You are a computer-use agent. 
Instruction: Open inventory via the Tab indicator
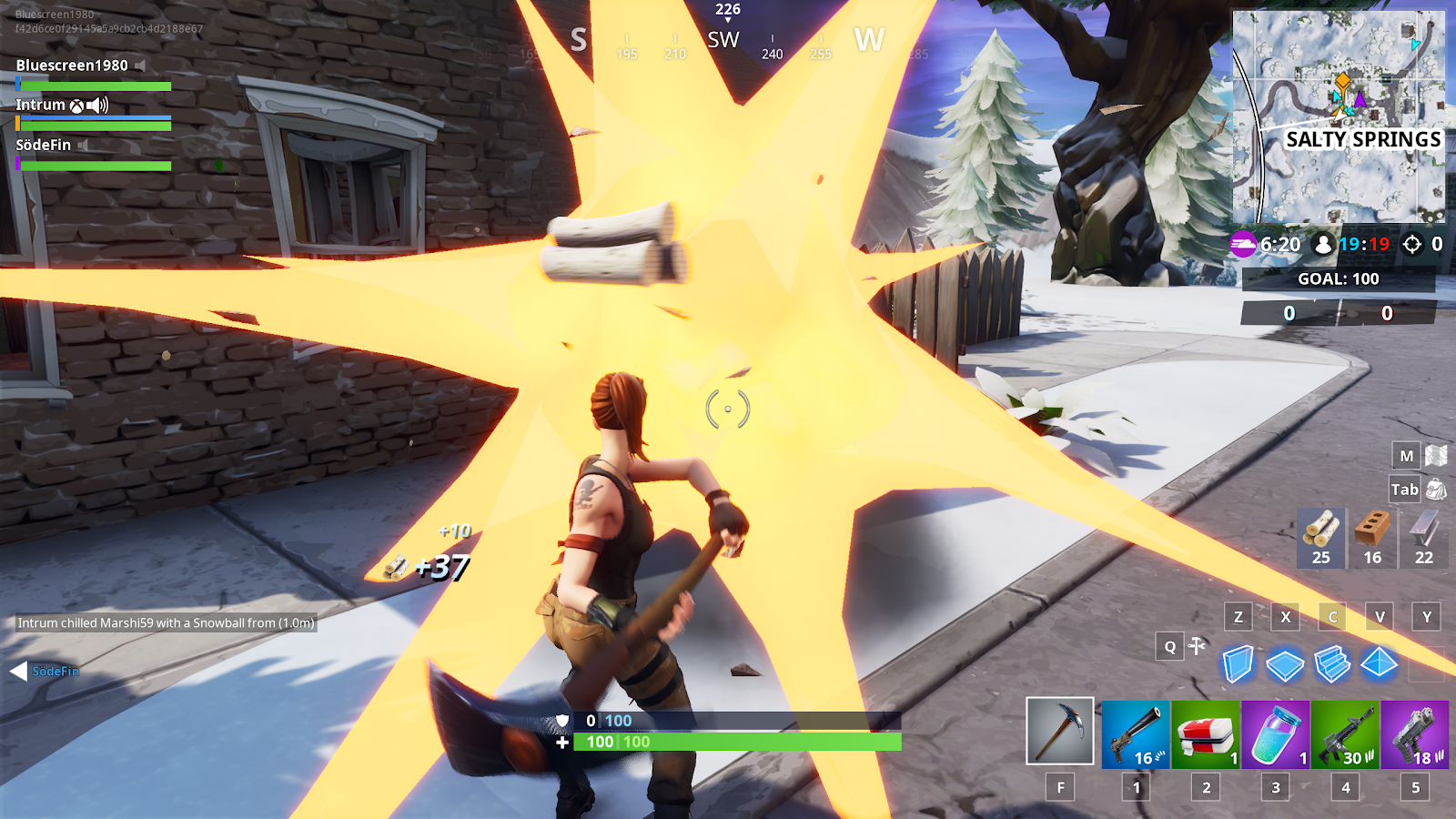click(x=1405, y=490)
